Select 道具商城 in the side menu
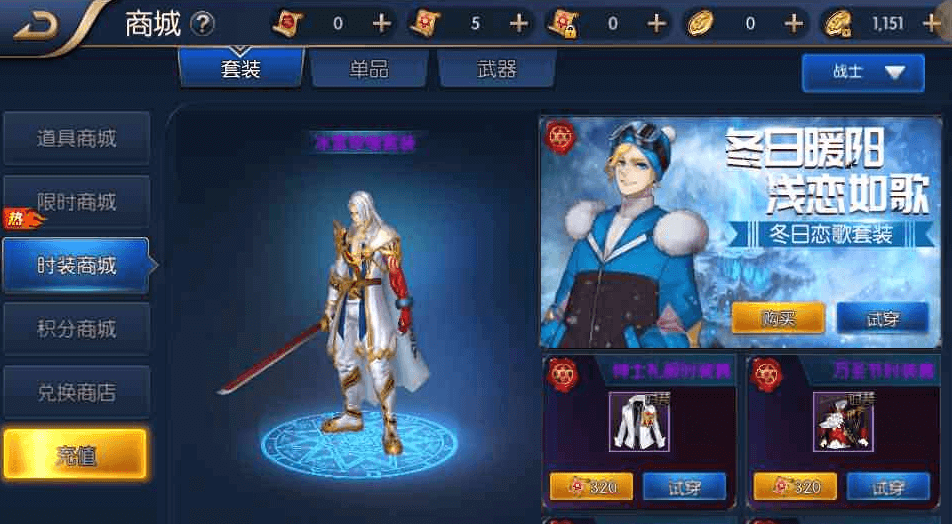 [x=76, y=139]
